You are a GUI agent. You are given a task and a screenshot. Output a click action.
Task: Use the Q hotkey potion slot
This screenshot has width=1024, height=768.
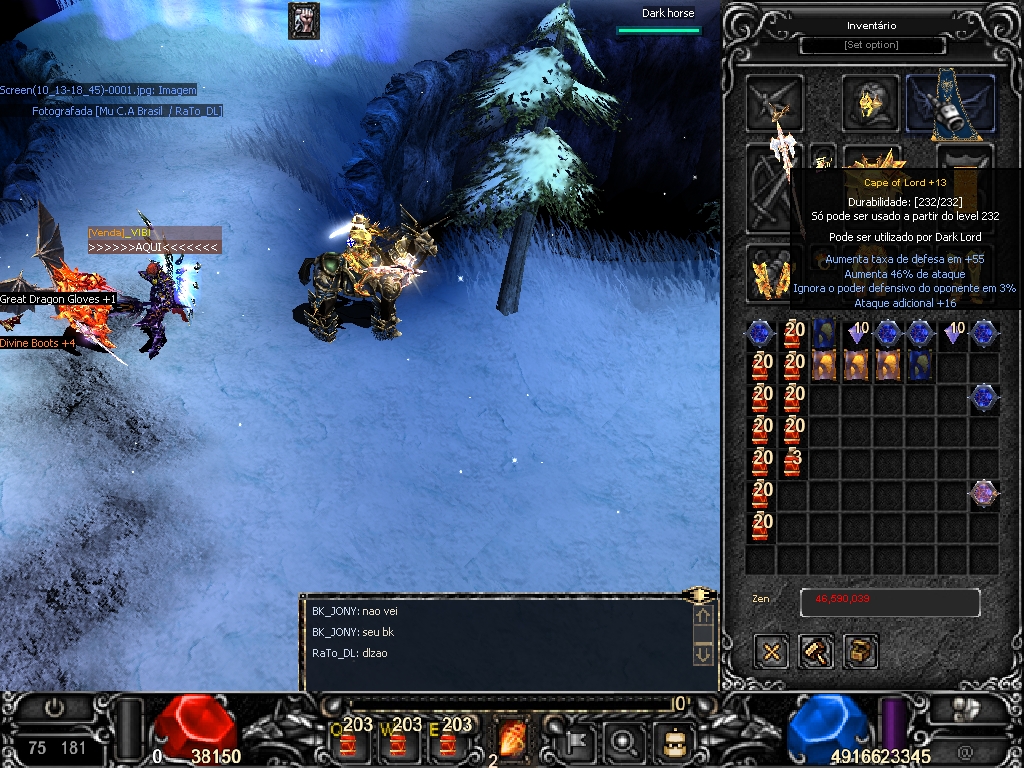[352, 741]
